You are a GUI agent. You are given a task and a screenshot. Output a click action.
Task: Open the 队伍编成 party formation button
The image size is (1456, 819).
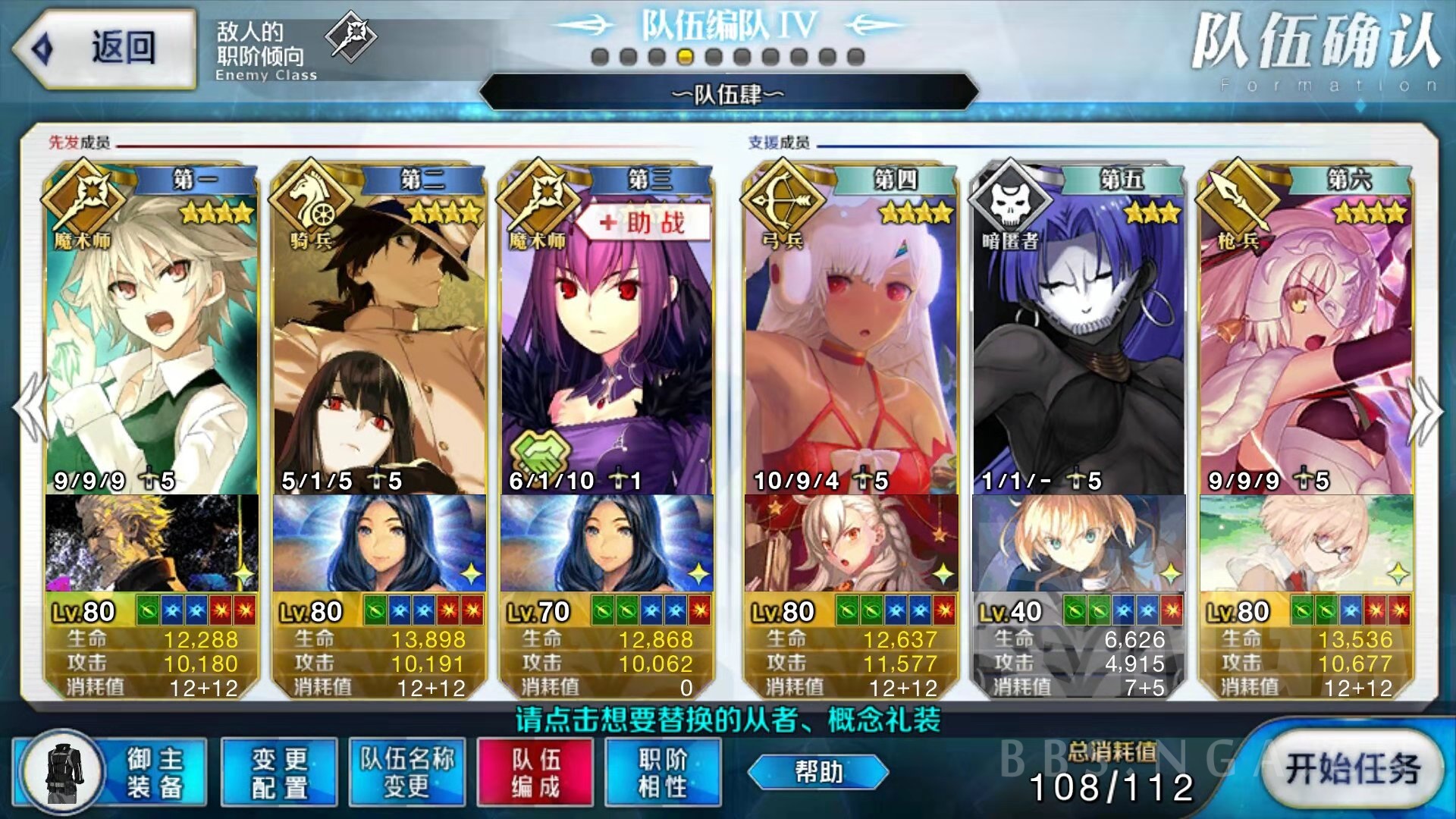click(x=535, y=773)
